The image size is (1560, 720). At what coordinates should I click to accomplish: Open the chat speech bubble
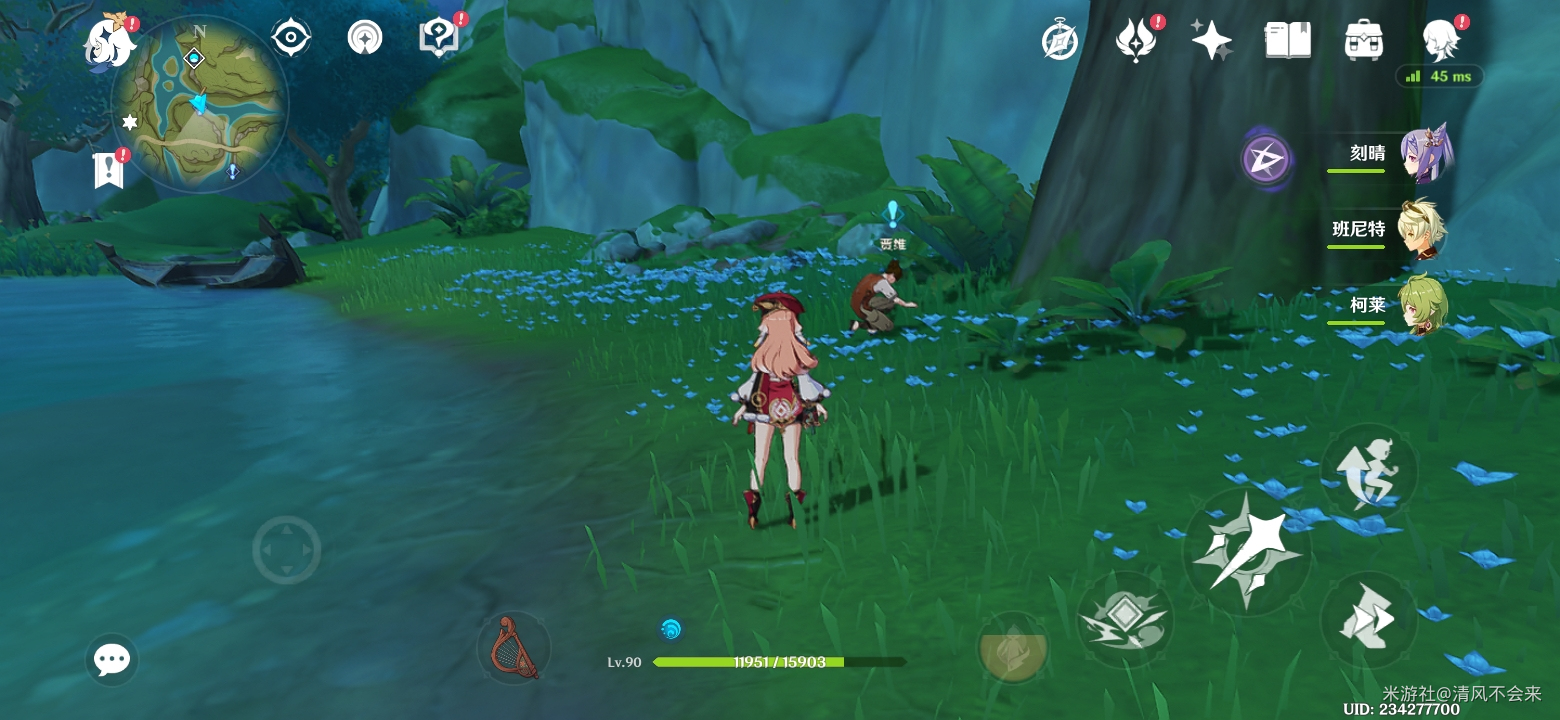pyautogui.click(x=111, y=659)
